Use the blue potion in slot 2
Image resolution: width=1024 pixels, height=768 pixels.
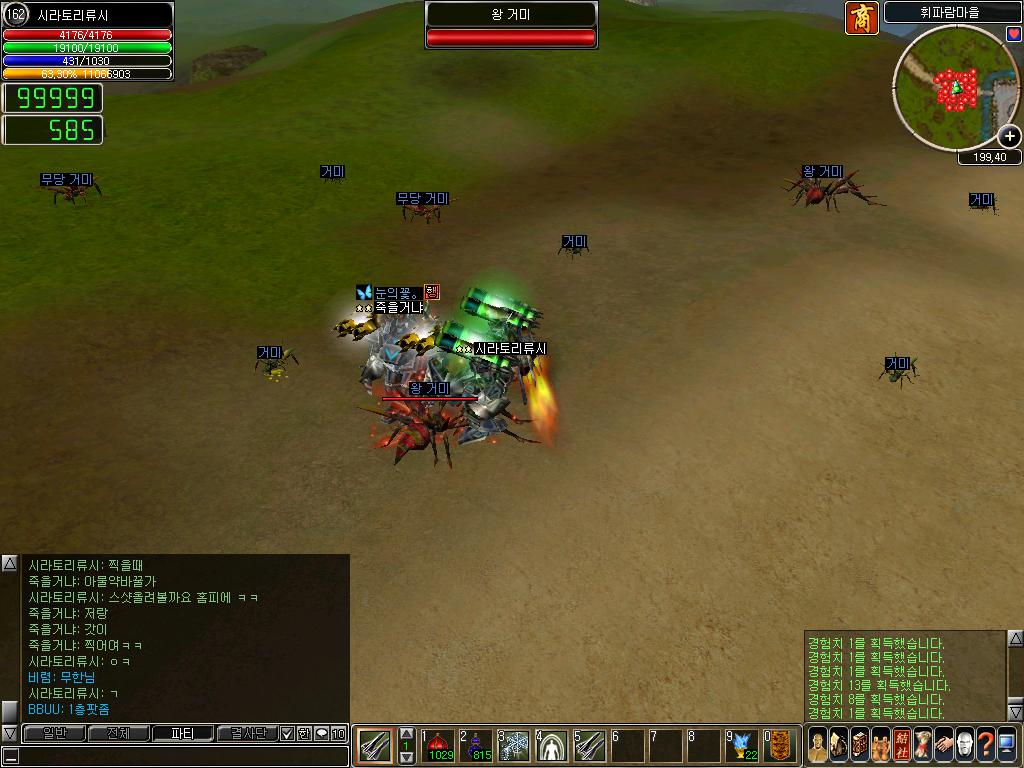point(476,745)
